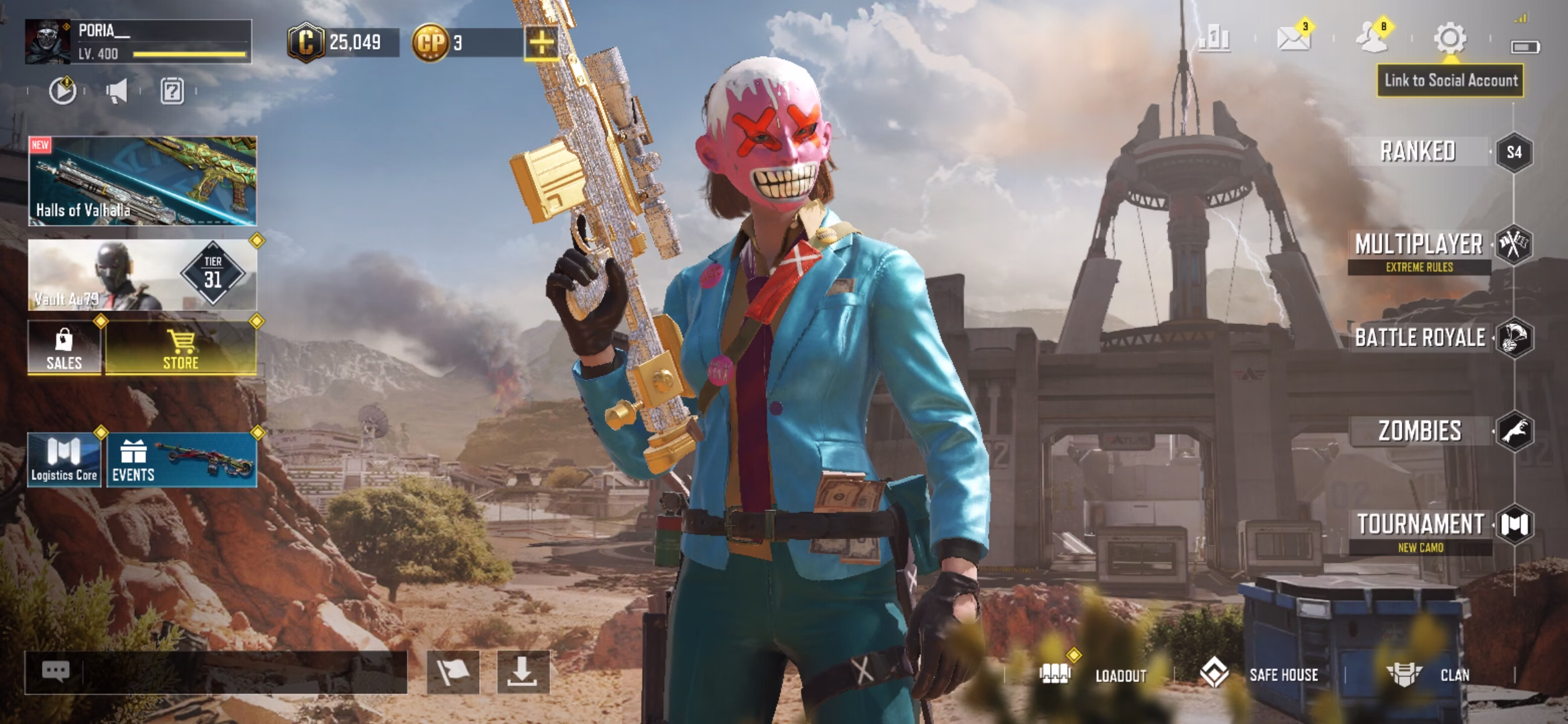Click the chat input box
The width and height of the screenshot is (1568, 724).
click(x=228, y=672)
